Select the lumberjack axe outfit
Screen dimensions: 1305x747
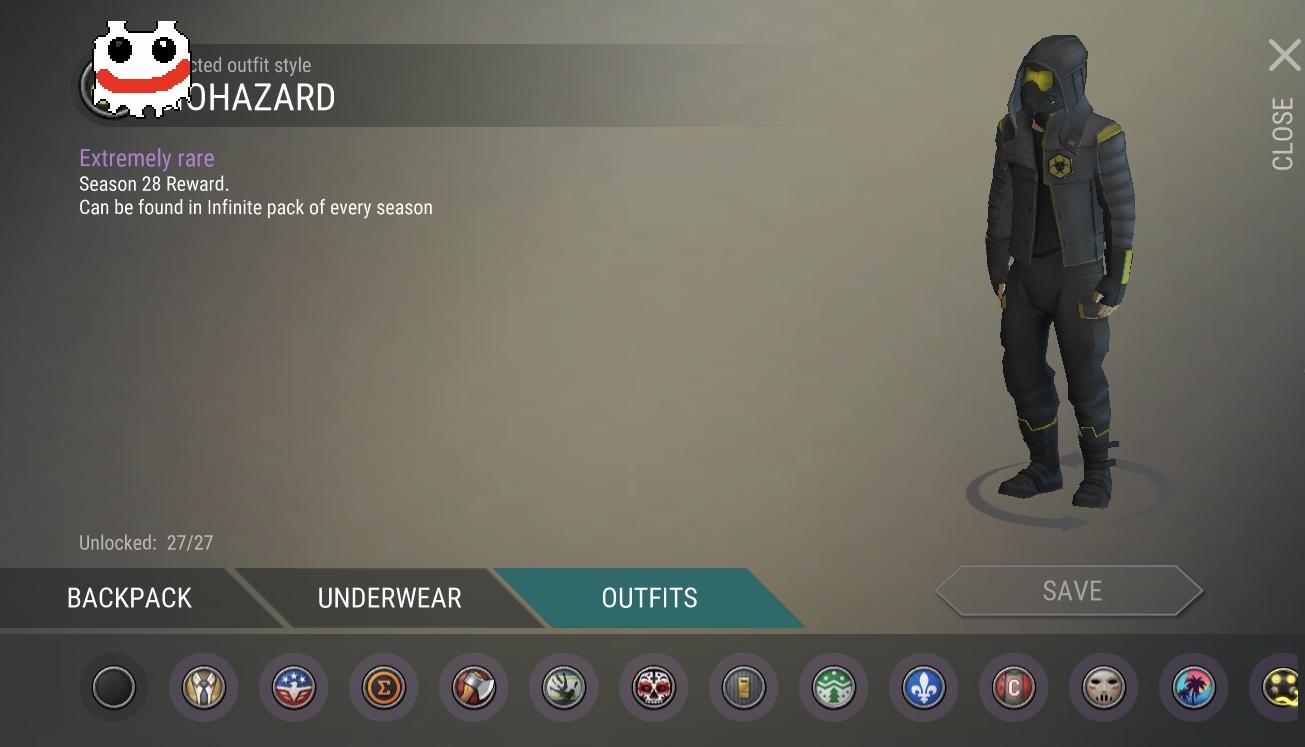pos(474,688)
